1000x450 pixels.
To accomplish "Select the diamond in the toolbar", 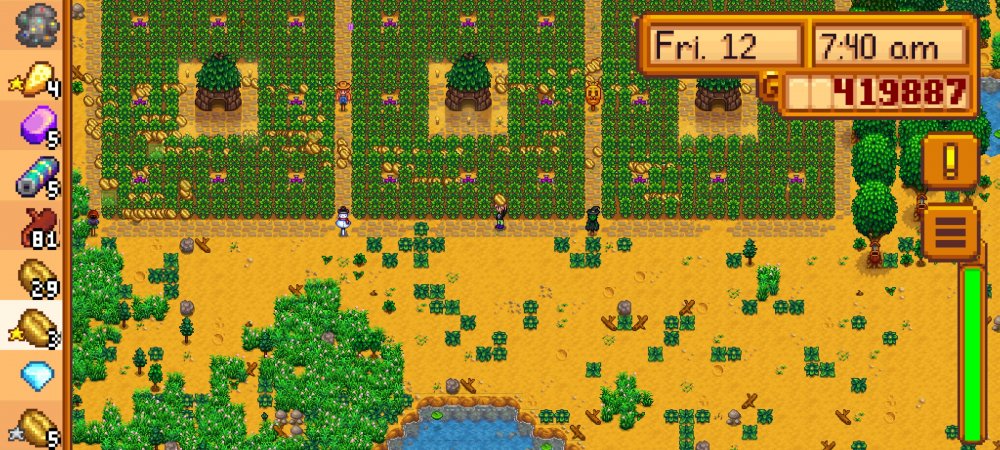I will point(37,375).
